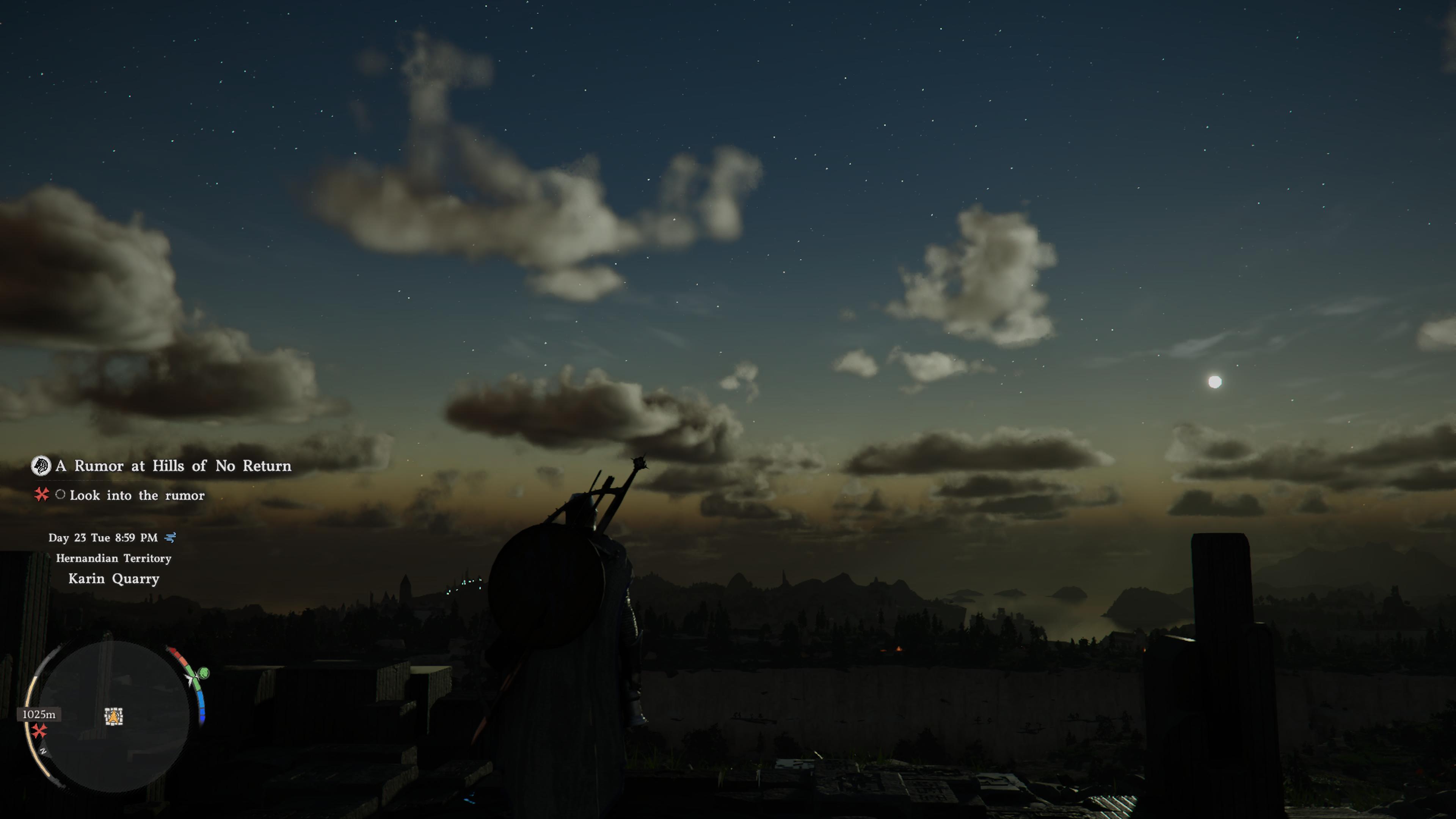Click the red quest marker on the minimap edge
1456x819 pixels.
point(39,731)
